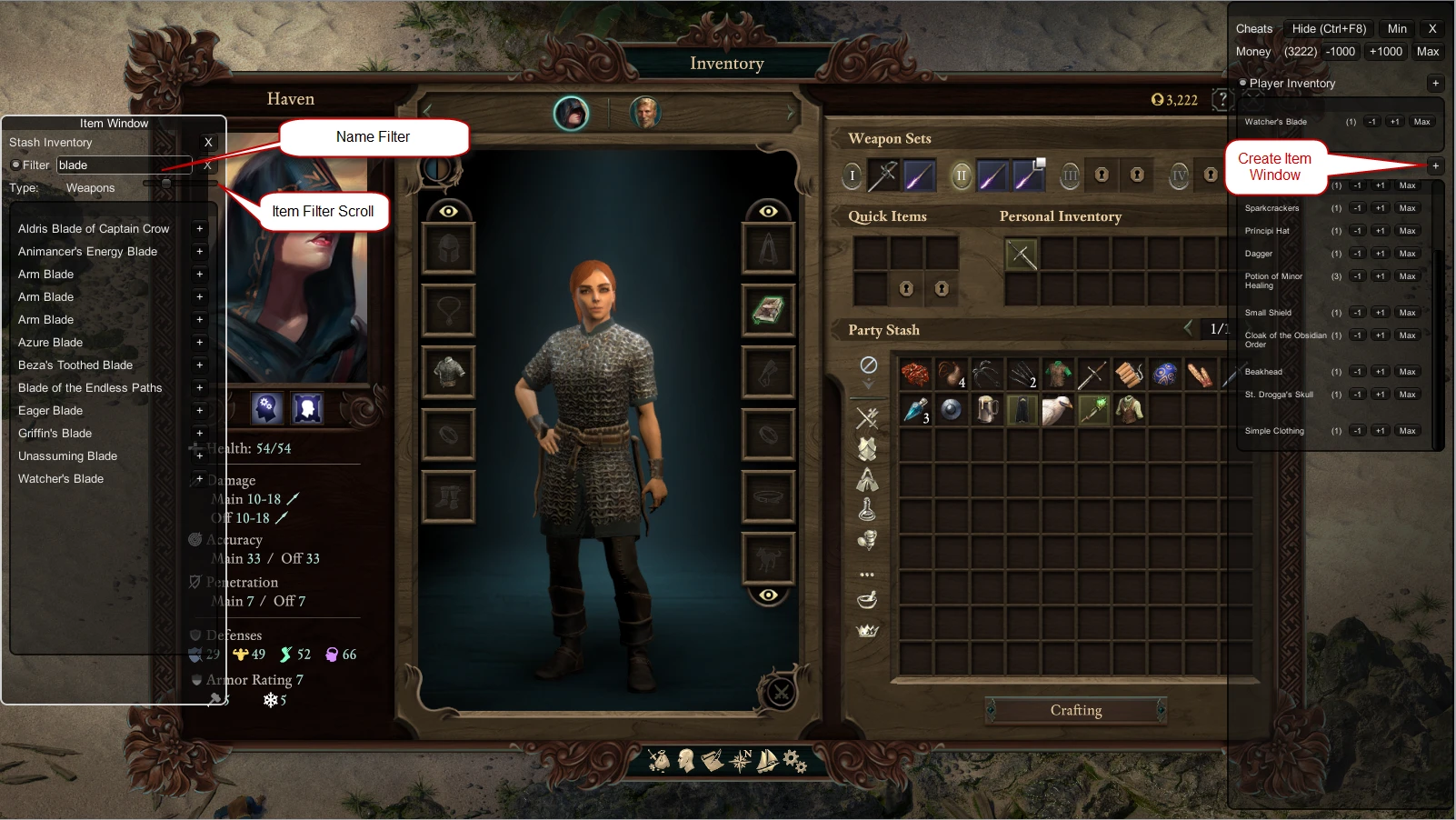1456x820 pixels.
Task: Open the journal quill icon at bottom
Action: coord(714,761)
